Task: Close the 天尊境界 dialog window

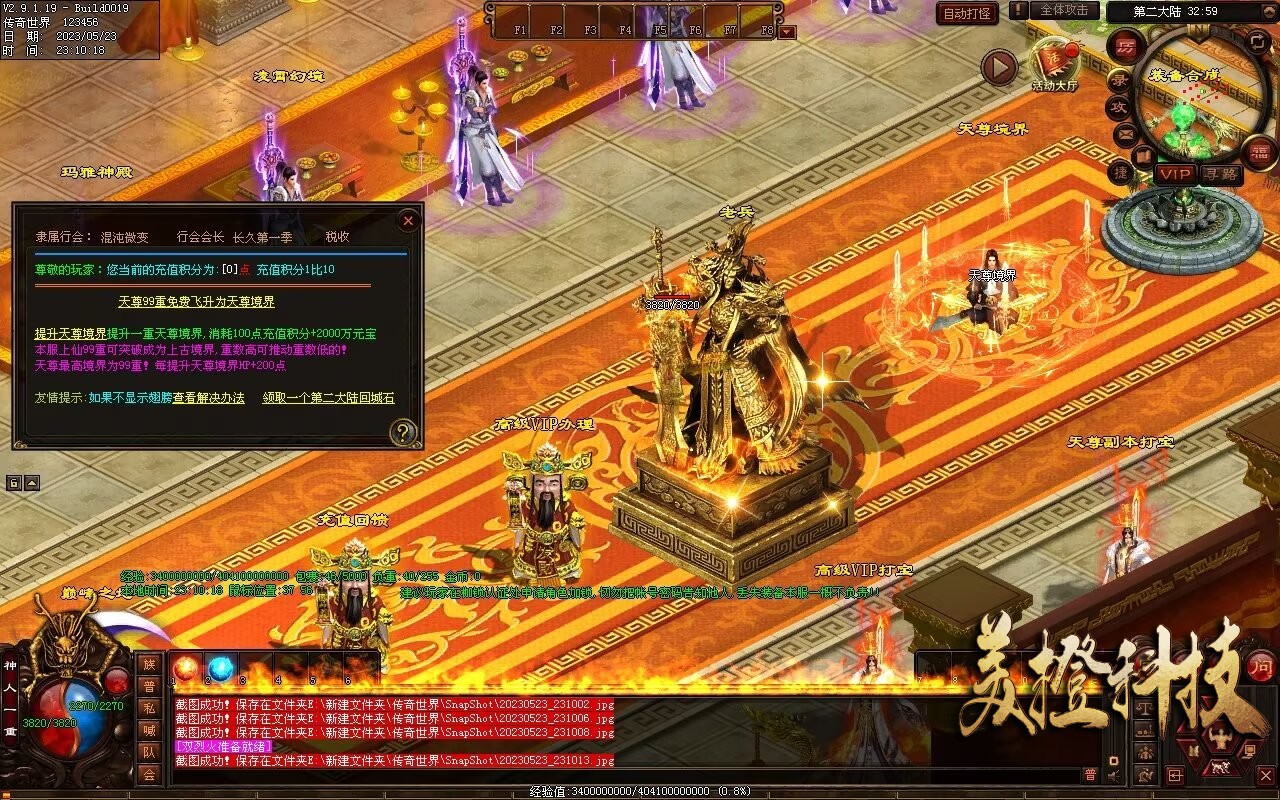Action: pyautogui.click(x=408, y=220)
